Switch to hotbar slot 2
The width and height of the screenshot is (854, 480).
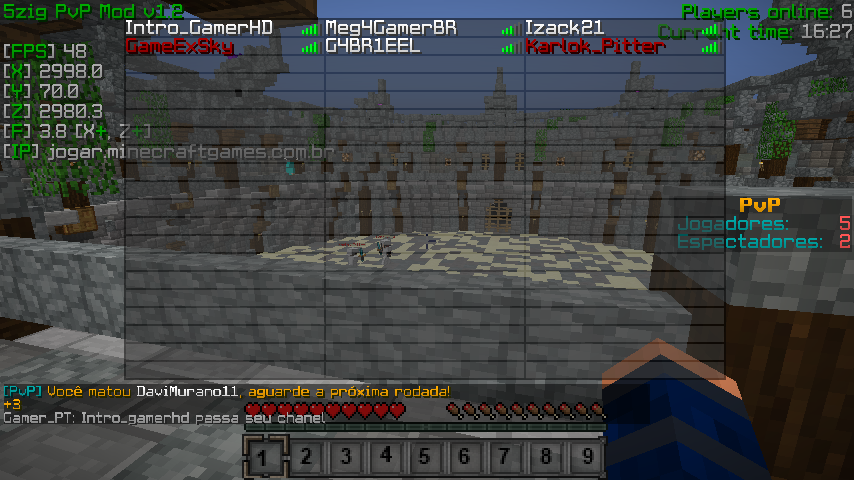(306, 458)
